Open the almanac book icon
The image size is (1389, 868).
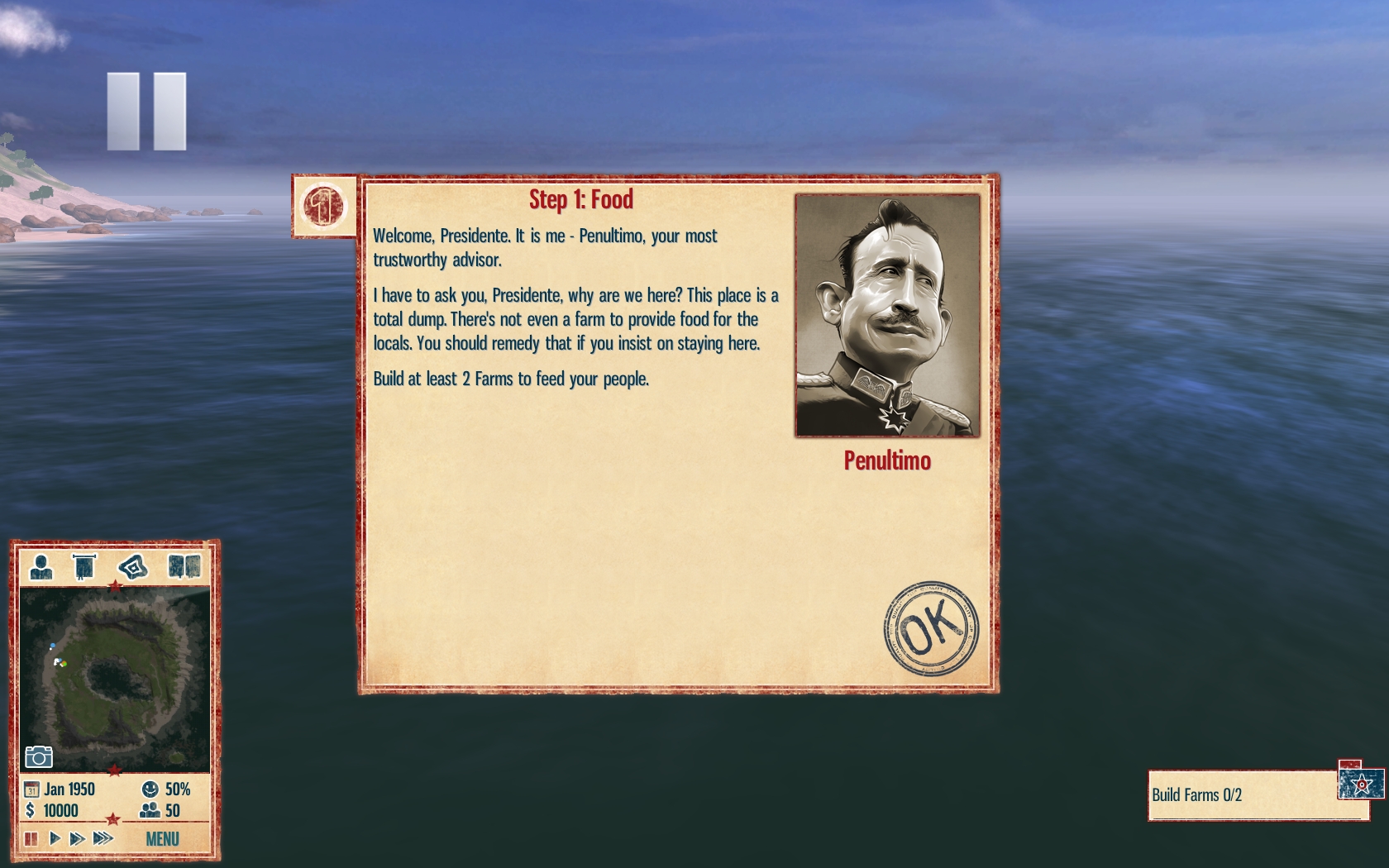pyautogui.click(x=184, y=567)
